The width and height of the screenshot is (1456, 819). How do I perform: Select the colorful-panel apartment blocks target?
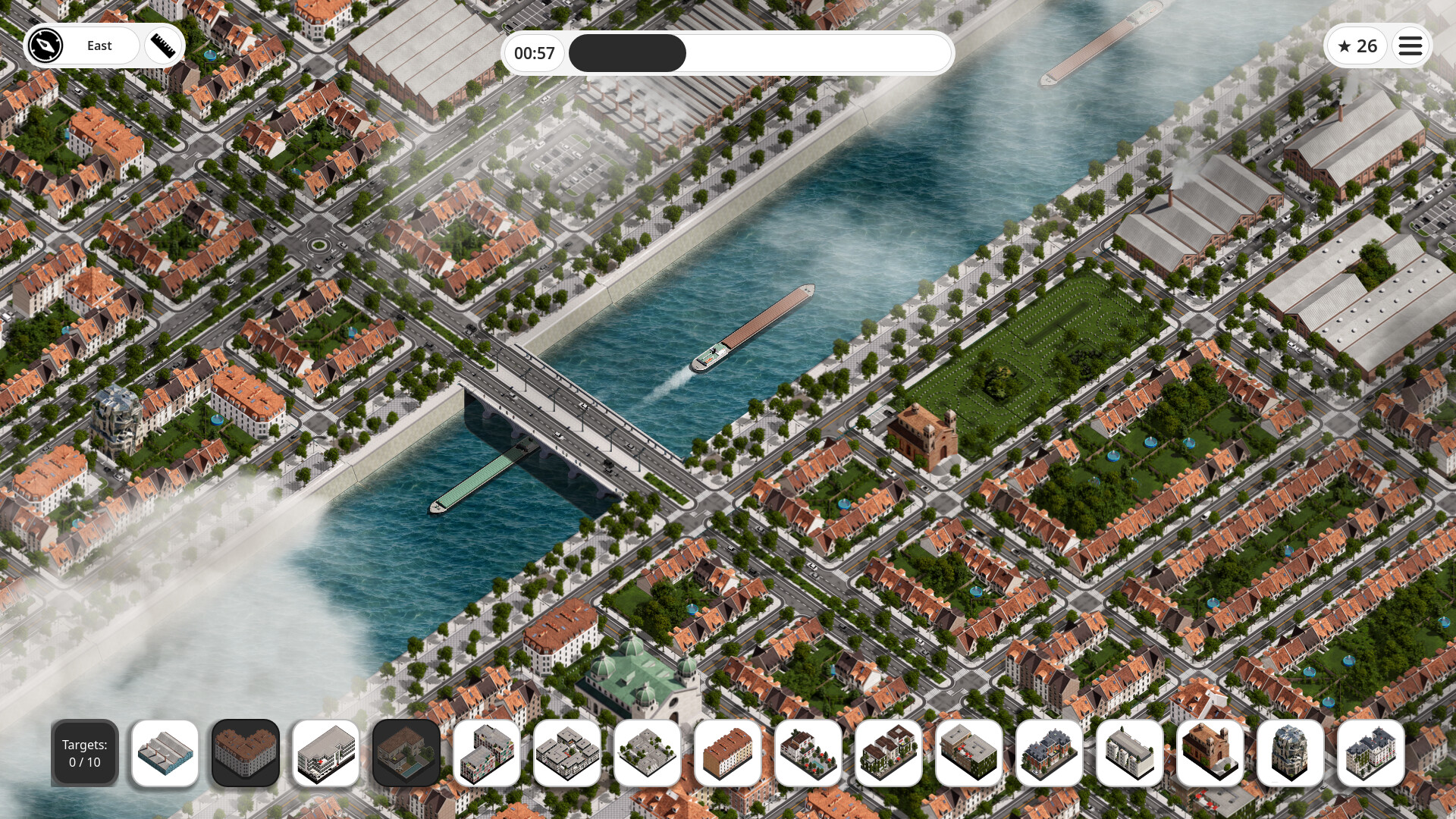point(487,753)
